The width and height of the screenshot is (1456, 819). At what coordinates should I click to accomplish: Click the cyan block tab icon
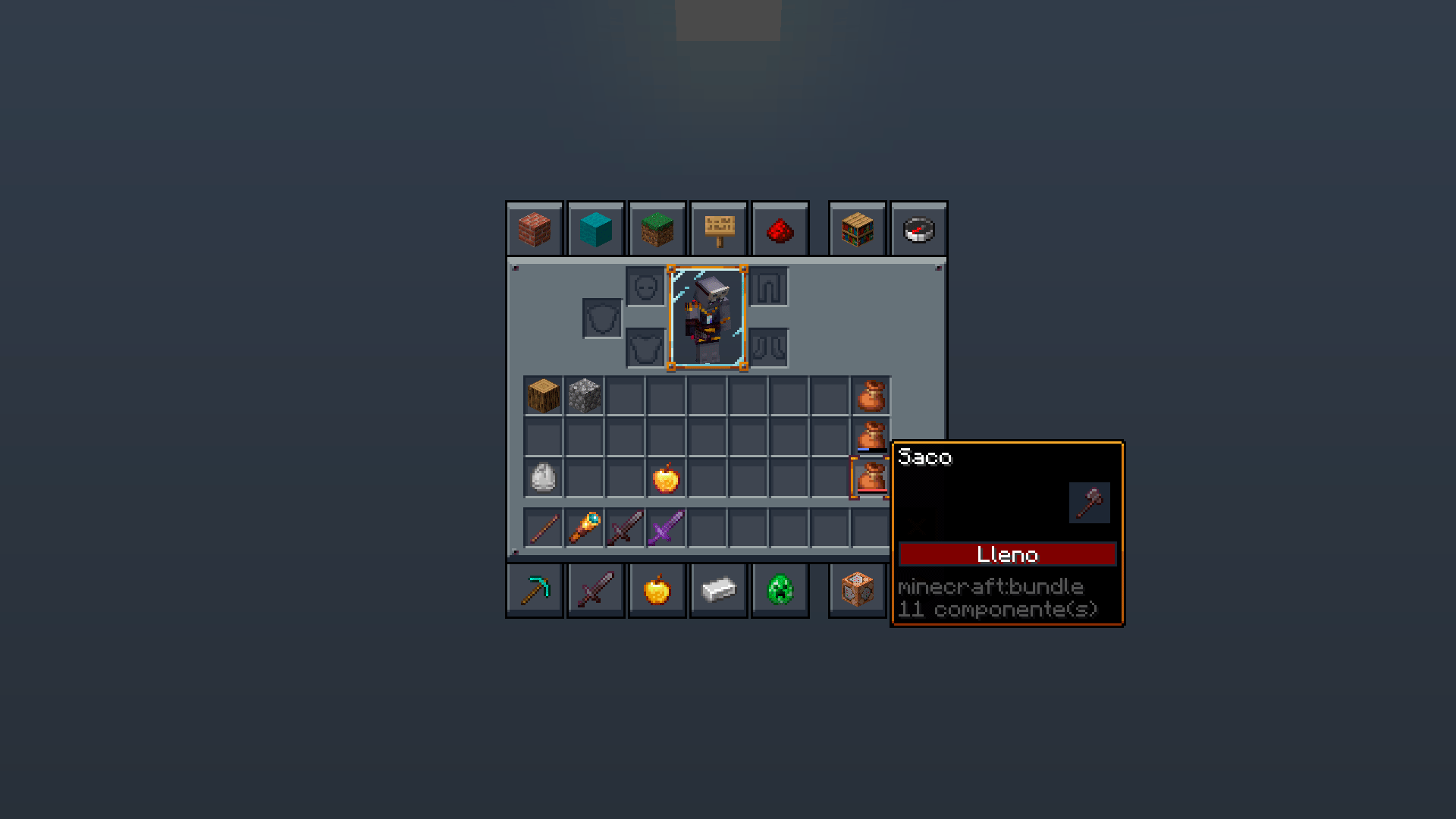click(x=595, y=230)
